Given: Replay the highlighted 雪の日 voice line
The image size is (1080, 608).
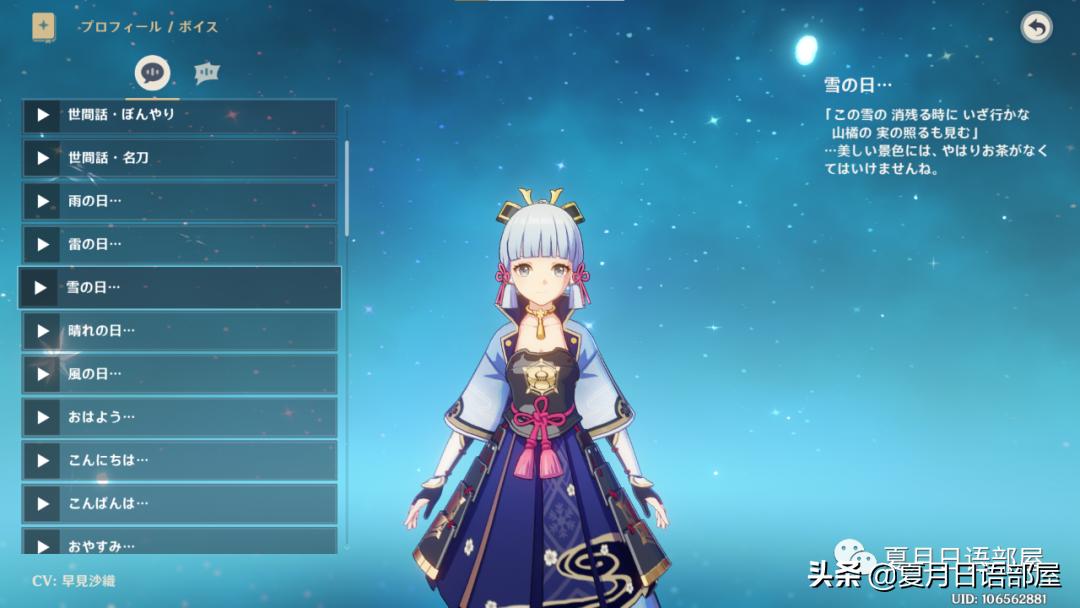Looking at the screenshot, I should click(41, 288).
